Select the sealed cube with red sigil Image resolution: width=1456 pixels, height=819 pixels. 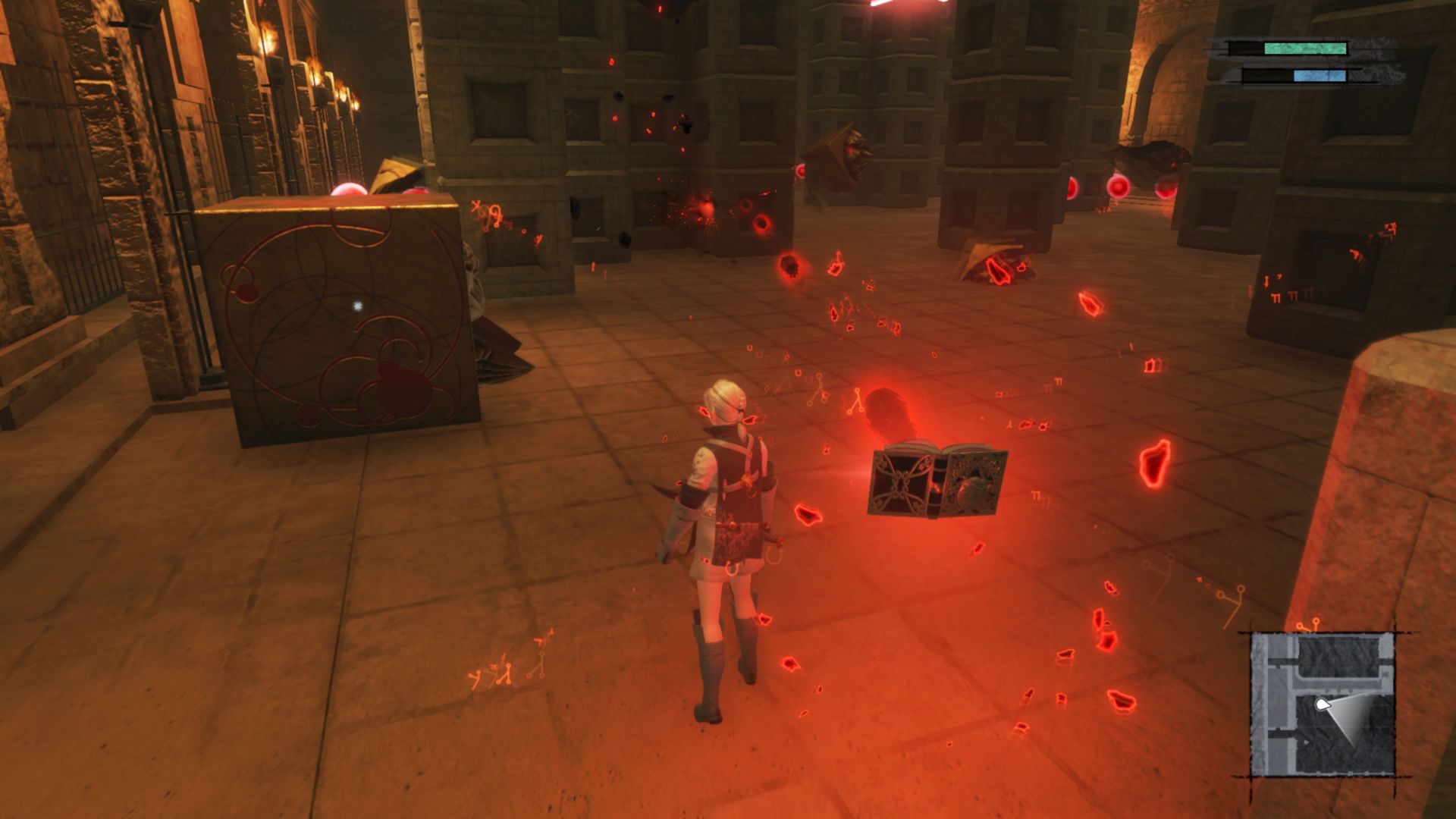click(x=334, y=326)
